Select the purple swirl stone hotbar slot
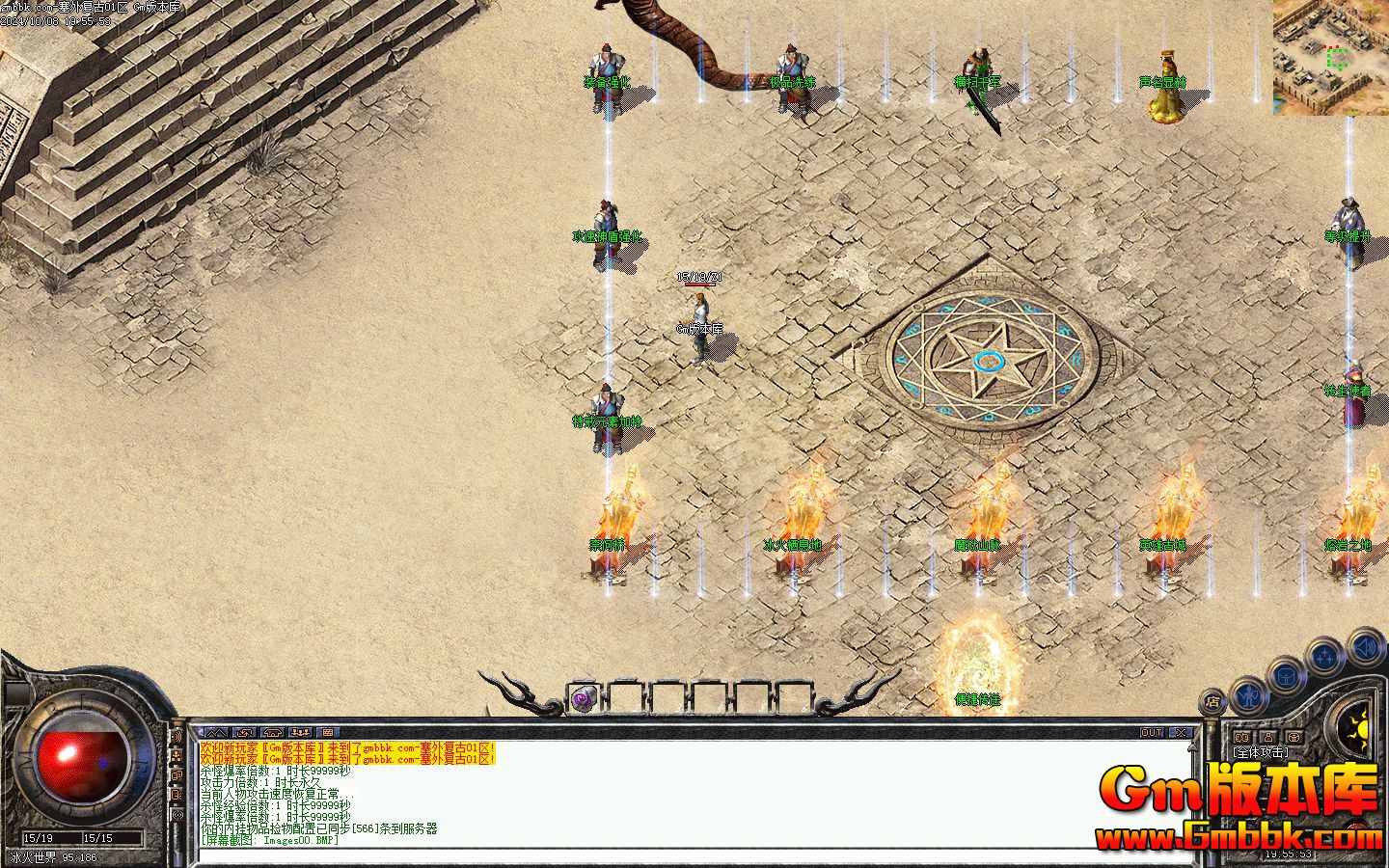Viewport: 1389px width, 868px height. point(583,698)
